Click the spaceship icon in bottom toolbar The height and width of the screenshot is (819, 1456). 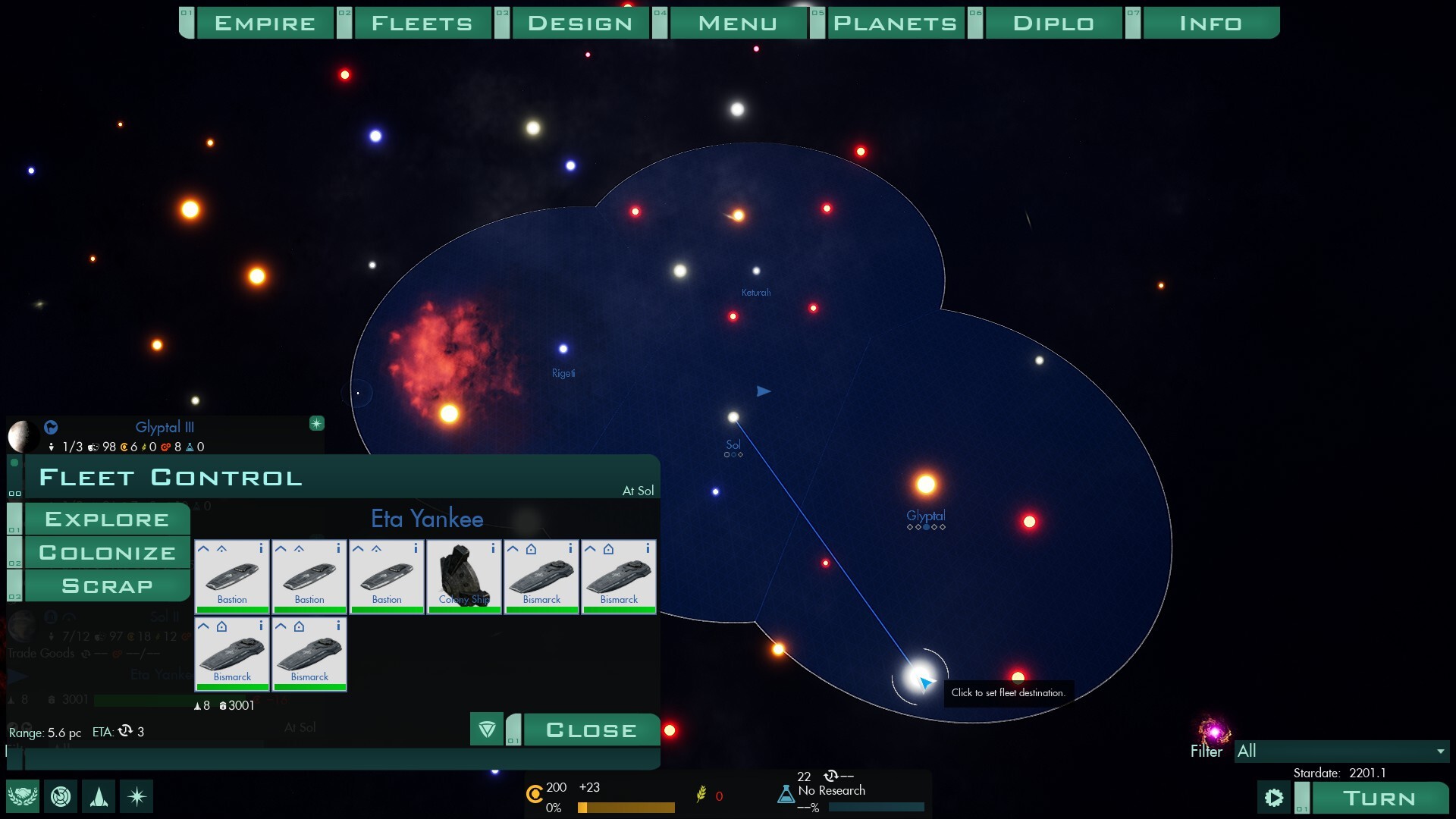pyautogui.click(x=99, y=796)
